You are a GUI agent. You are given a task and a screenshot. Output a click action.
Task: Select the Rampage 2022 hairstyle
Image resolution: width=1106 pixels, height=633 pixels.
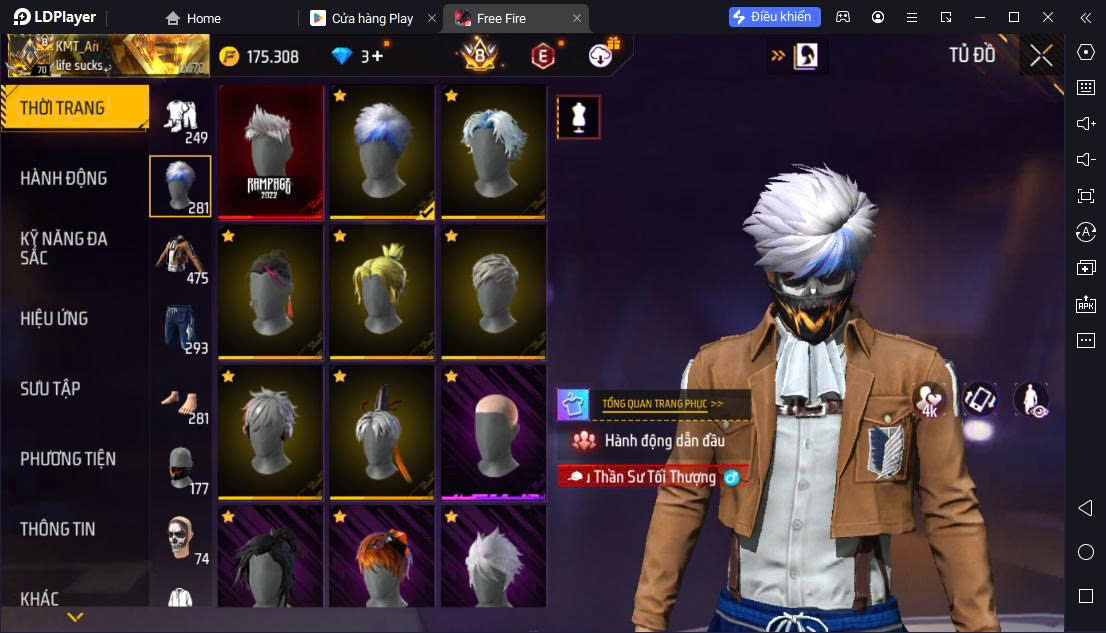pos(271,151)
